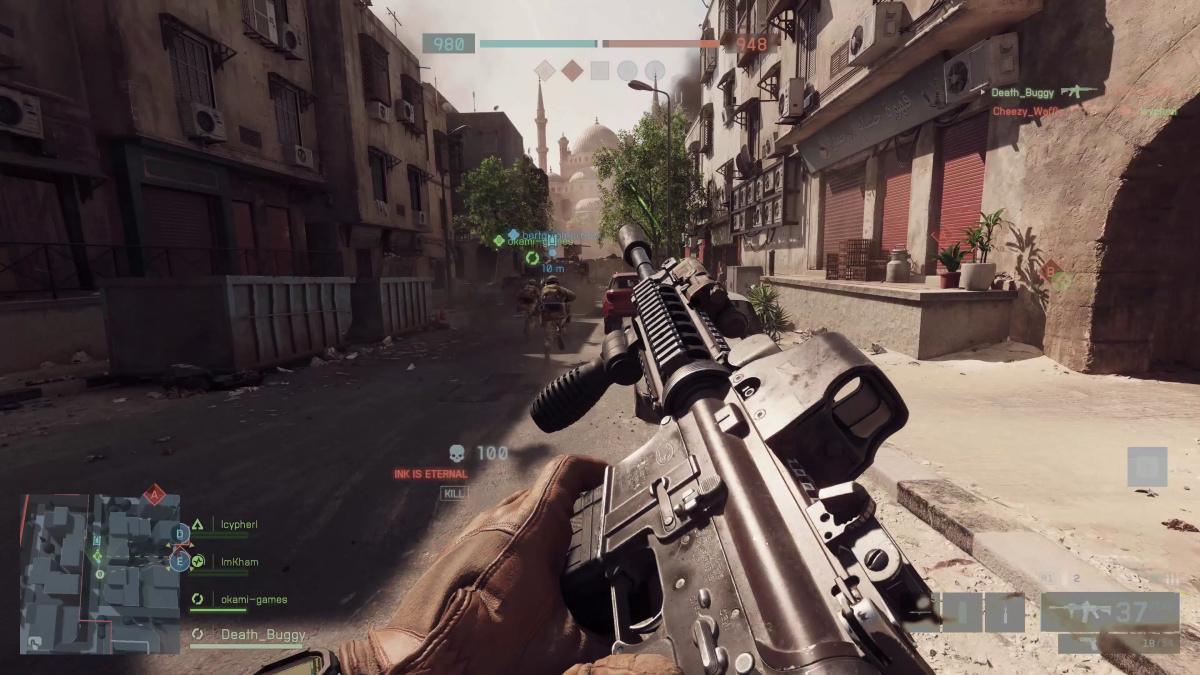Click the objective B world marker
Image resolution: width=1200 pixels, height=675 pixels.
[1052, 271]
